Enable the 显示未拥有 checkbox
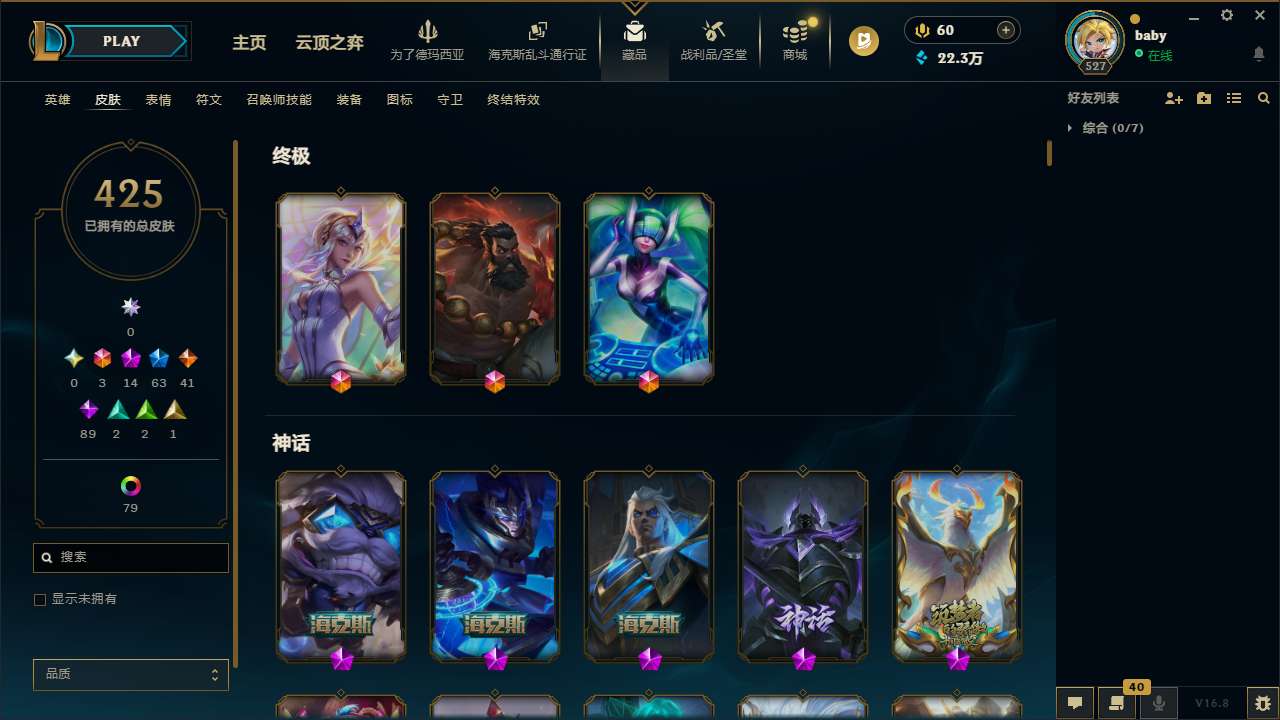 coord(40,599)
